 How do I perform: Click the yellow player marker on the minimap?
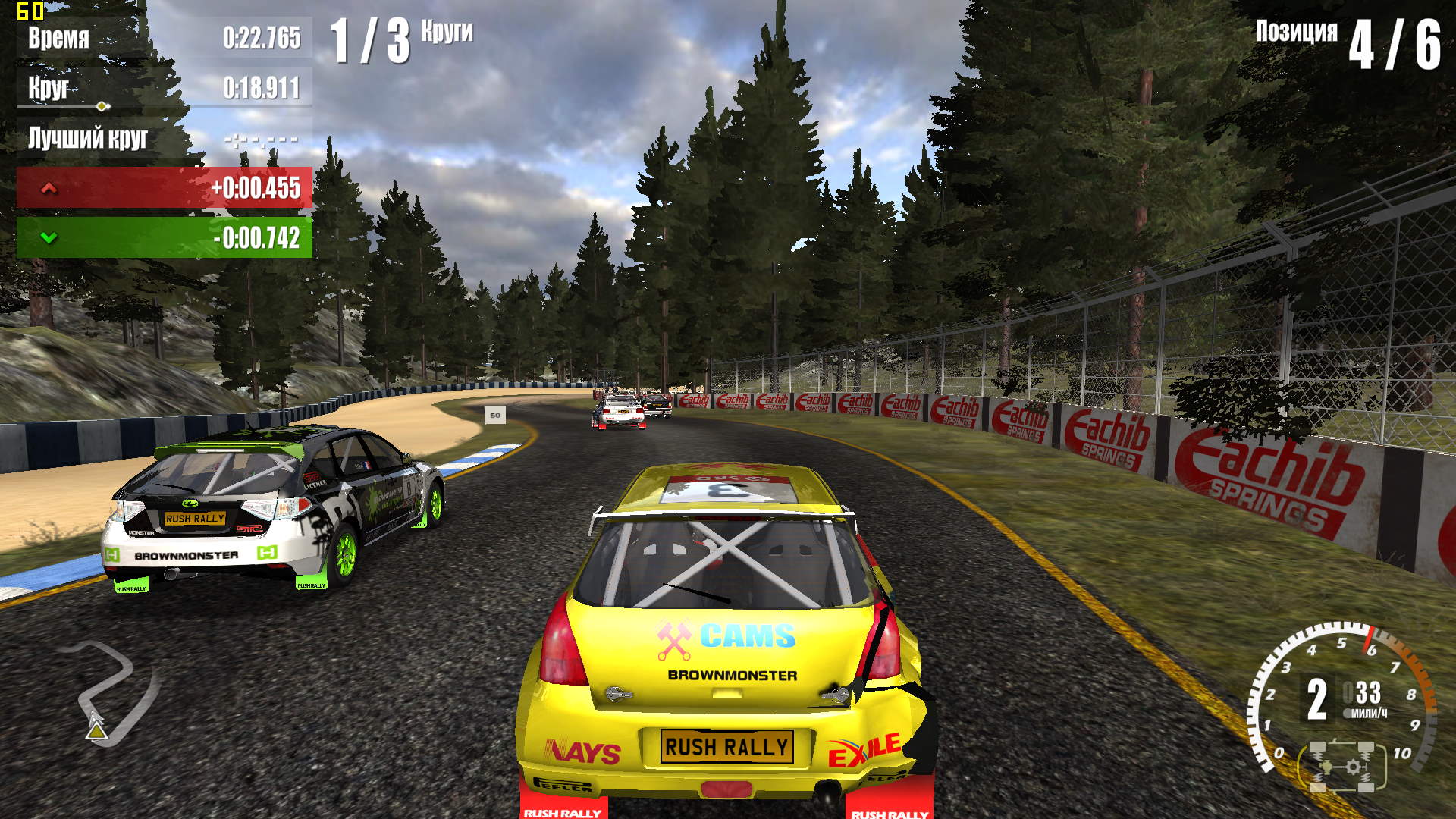pyautogui.click(x=96, y=731)
